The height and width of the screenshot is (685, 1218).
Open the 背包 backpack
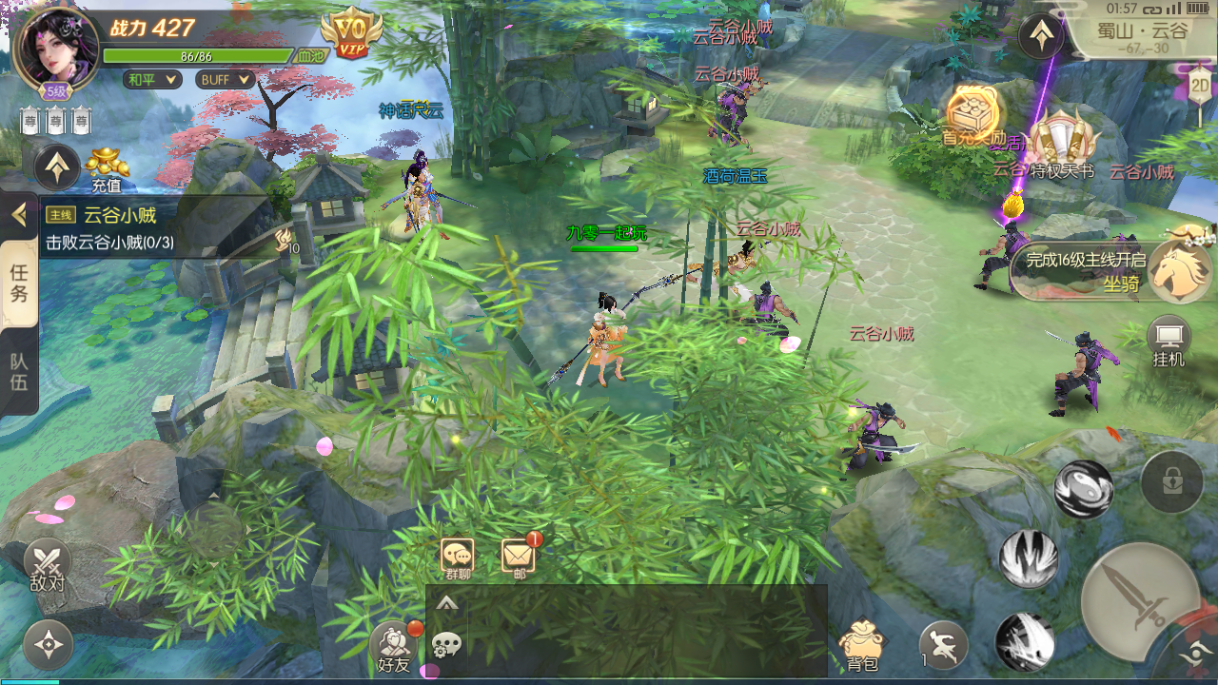pos(862,645)
